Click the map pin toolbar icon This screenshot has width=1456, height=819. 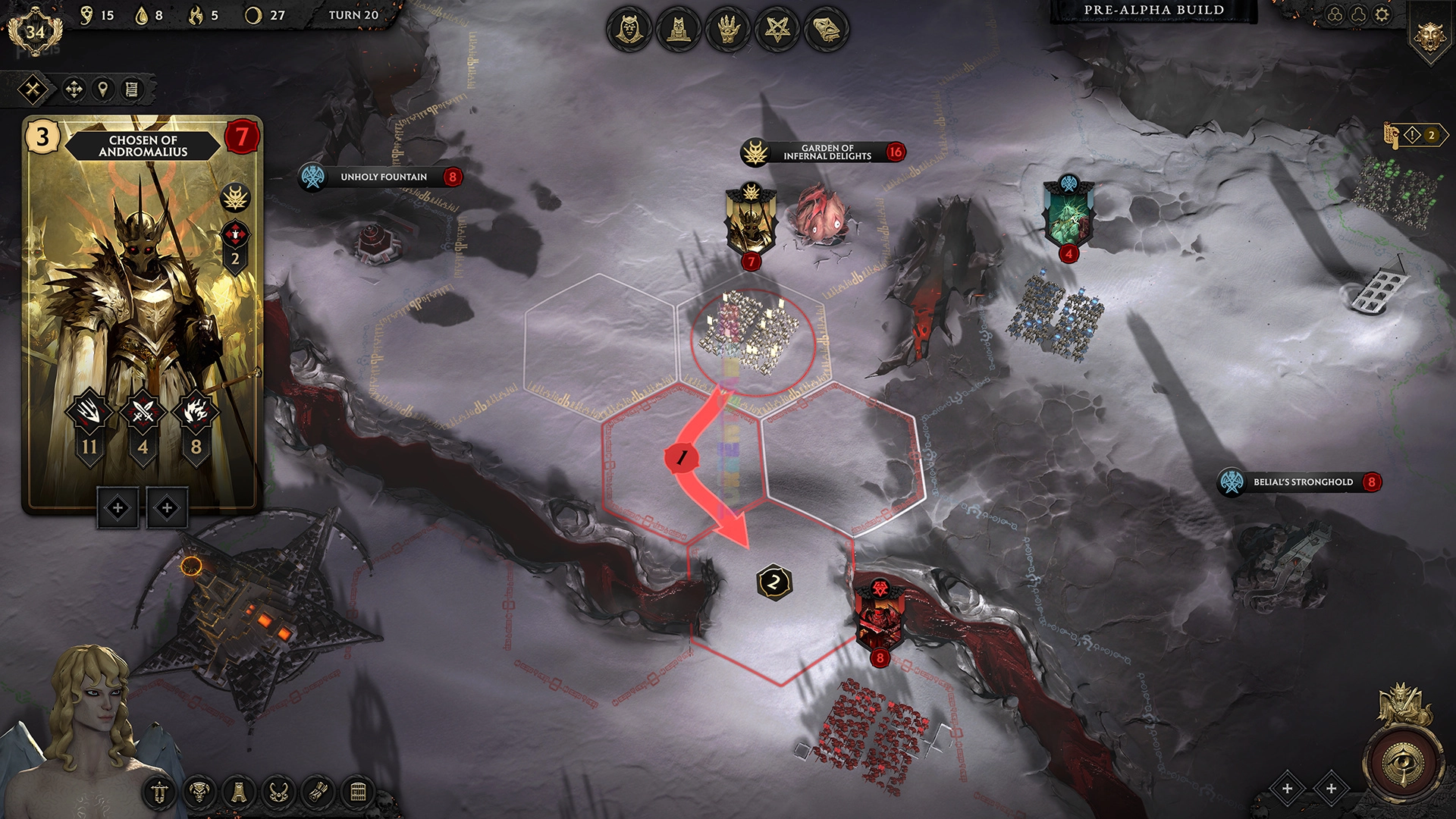pos(102,90)
